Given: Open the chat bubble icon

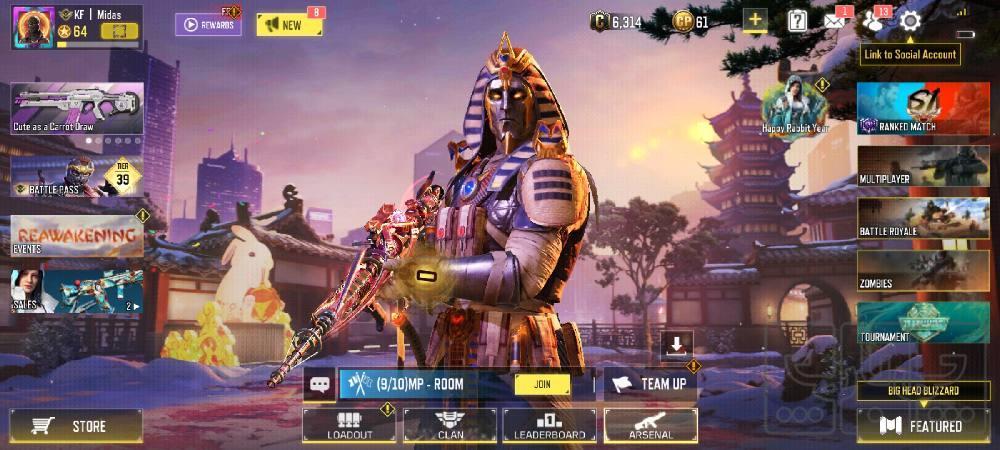Looking at the screenshot, I should tap(319, 384).
